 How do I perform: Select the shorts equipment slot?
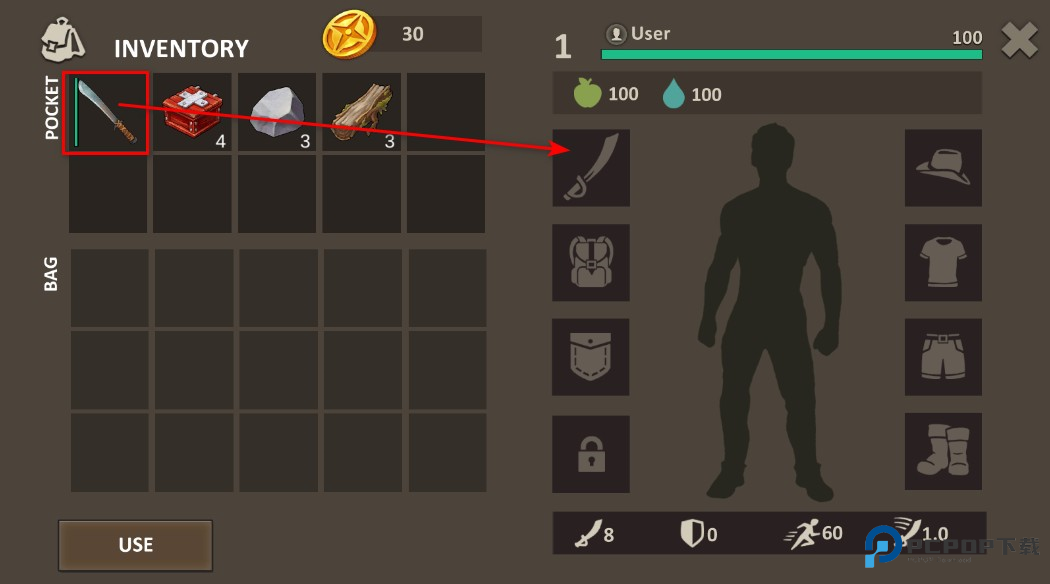point(943,357)
